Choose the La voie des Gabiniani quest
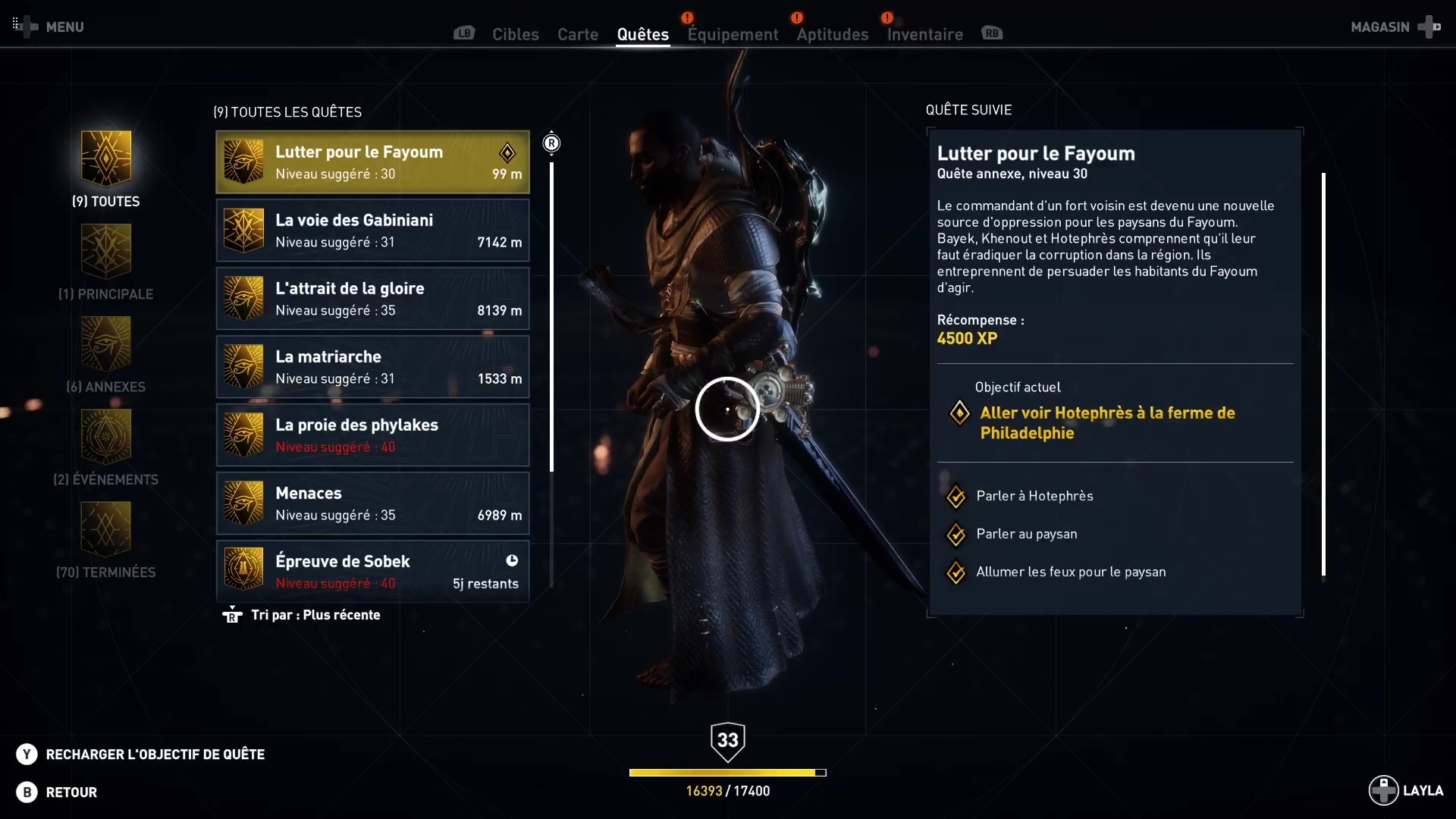Screen dimensions: 1456x819 click(x=372, y=231)
